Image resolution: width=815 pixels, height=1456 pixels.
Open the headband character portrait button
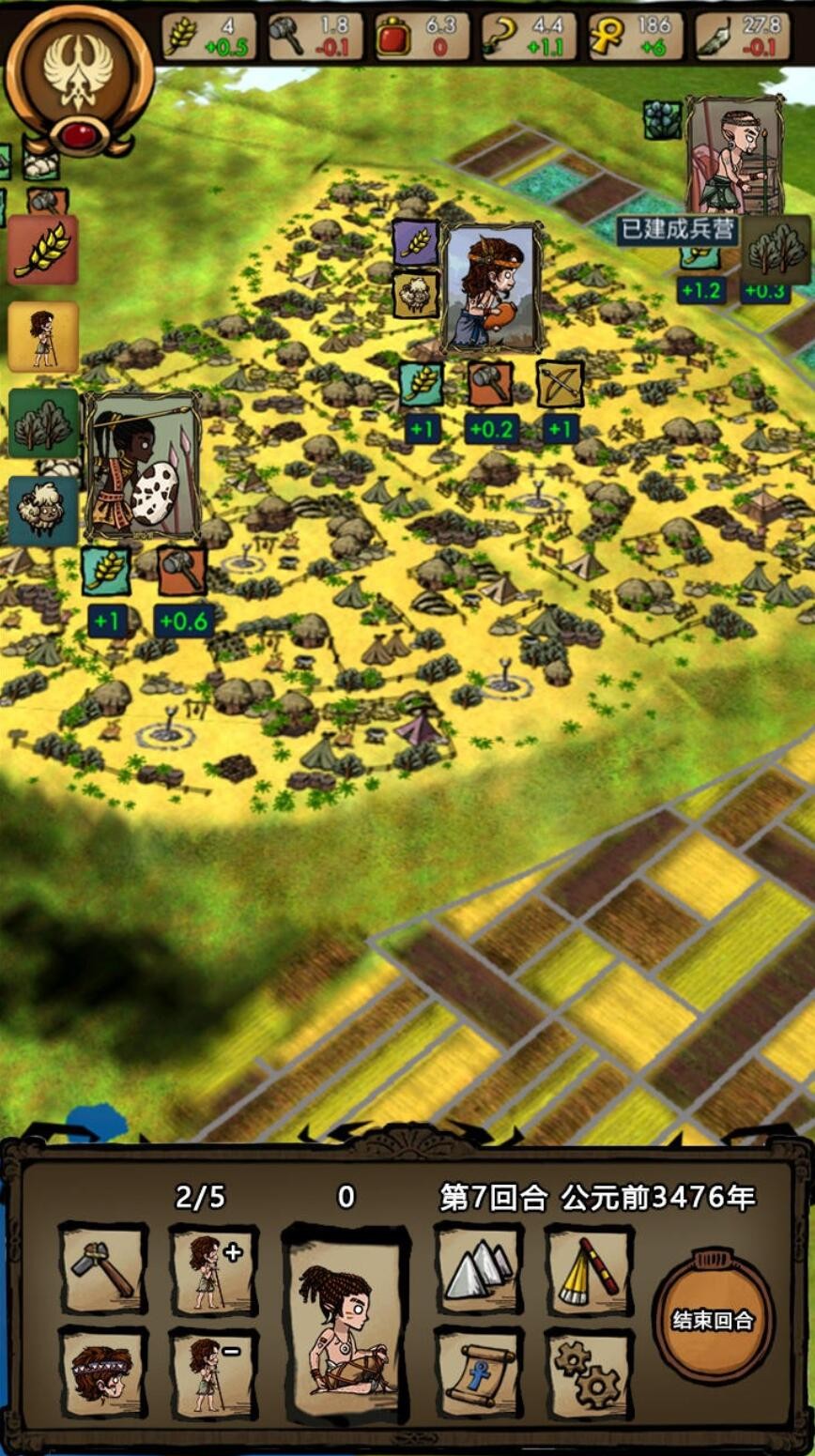[103, 1372]
